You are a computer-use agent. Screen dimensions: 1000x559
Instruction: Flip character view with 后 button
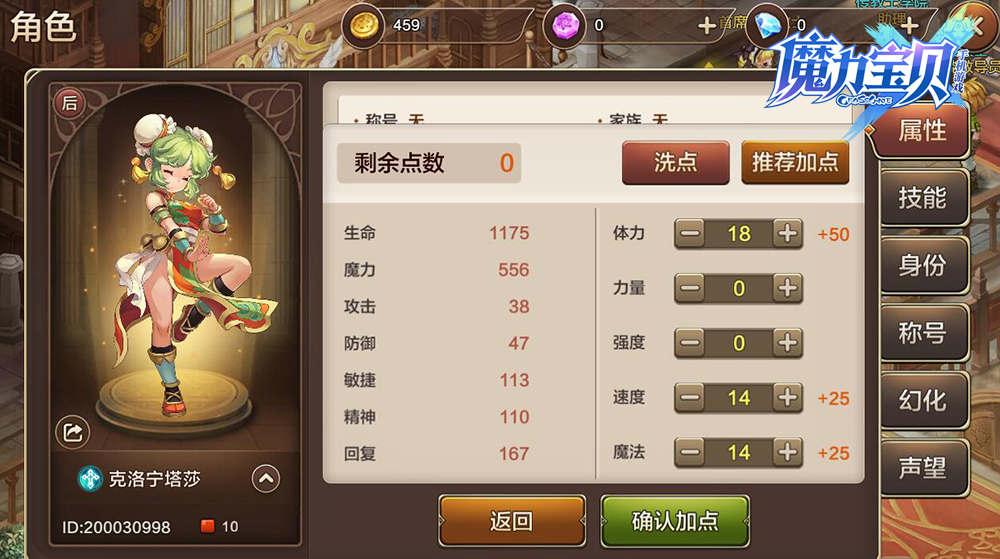pos(70,102)
